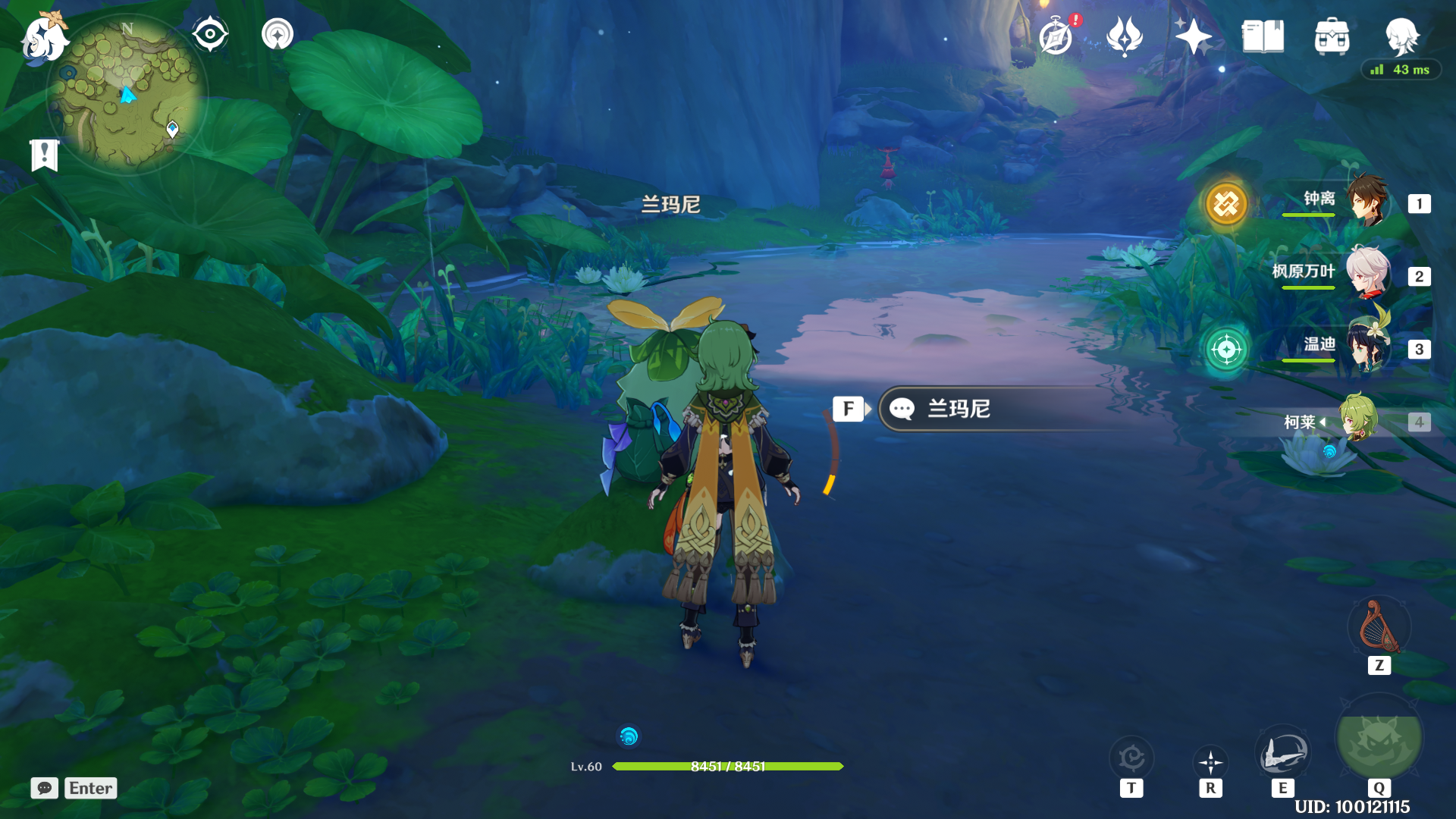Open the quest log exclamation banner
This screenshot has width=1456, height=819.
pos(45,155)
